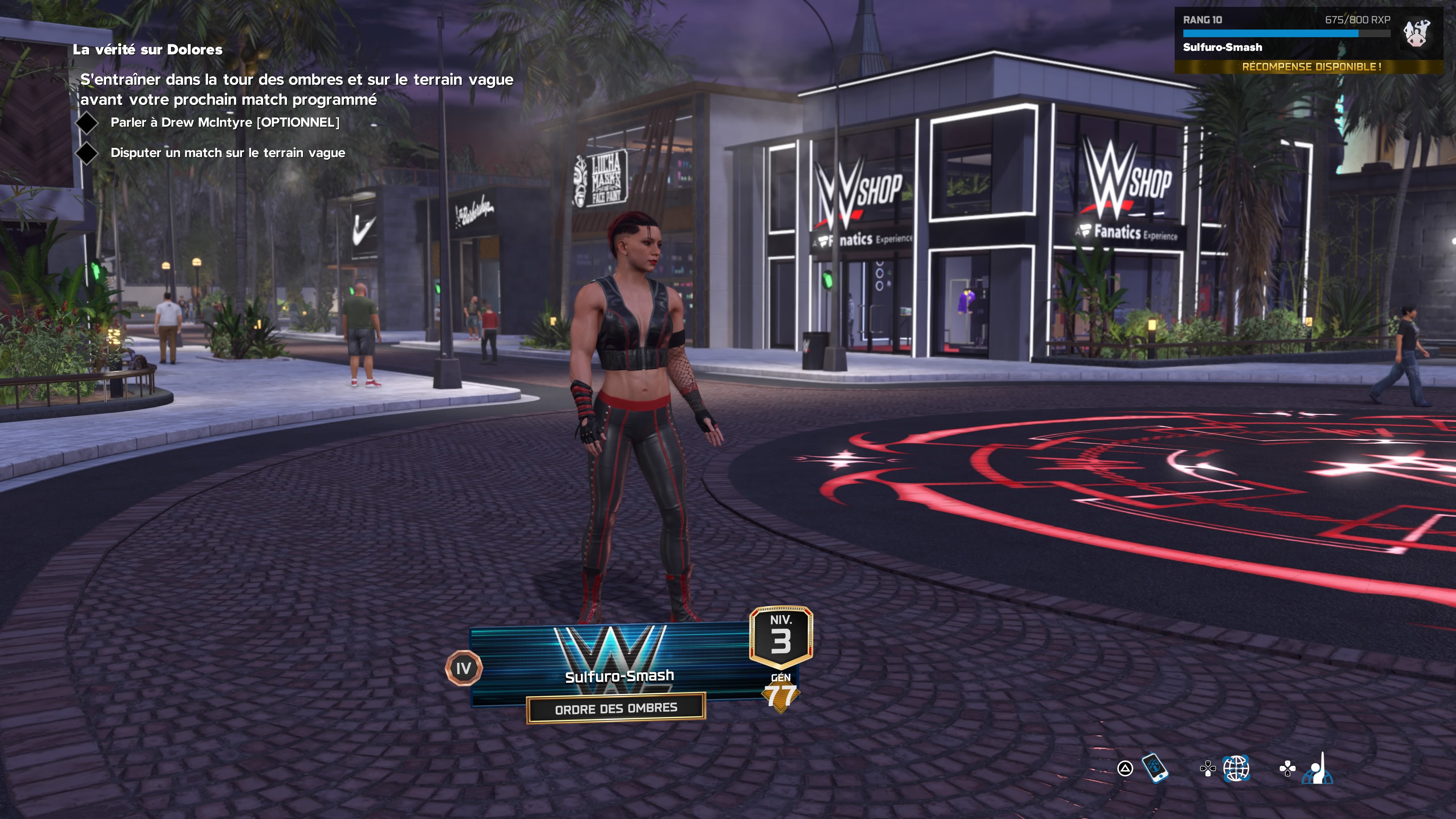1456x819 pixels.
Task: Click the cow avatar beside the rank bar
Action: pyautogui.click(x=1417, y=34)
